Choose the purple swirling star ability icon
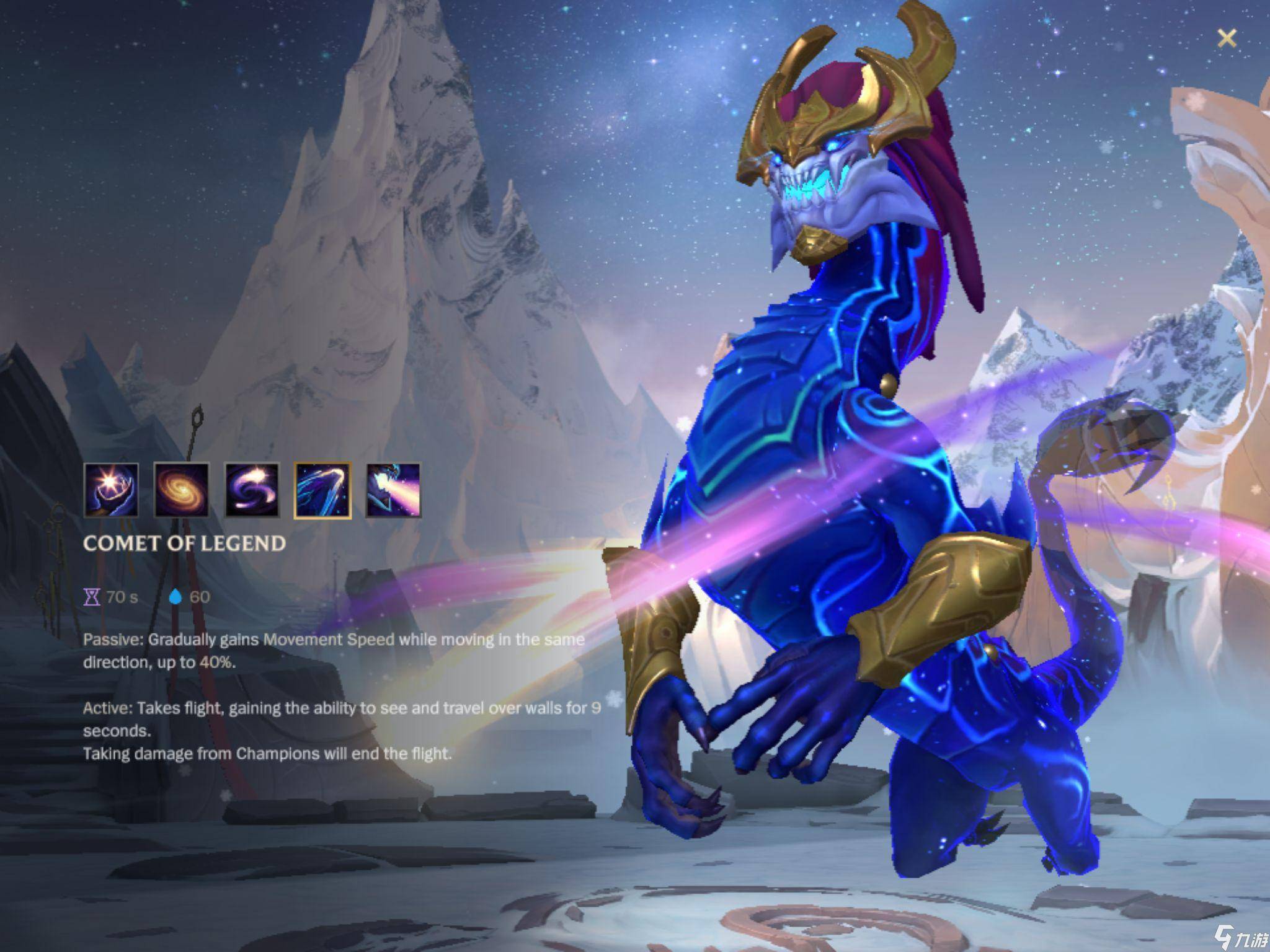The image size is (1270, 952). click(x=252, y=490)
